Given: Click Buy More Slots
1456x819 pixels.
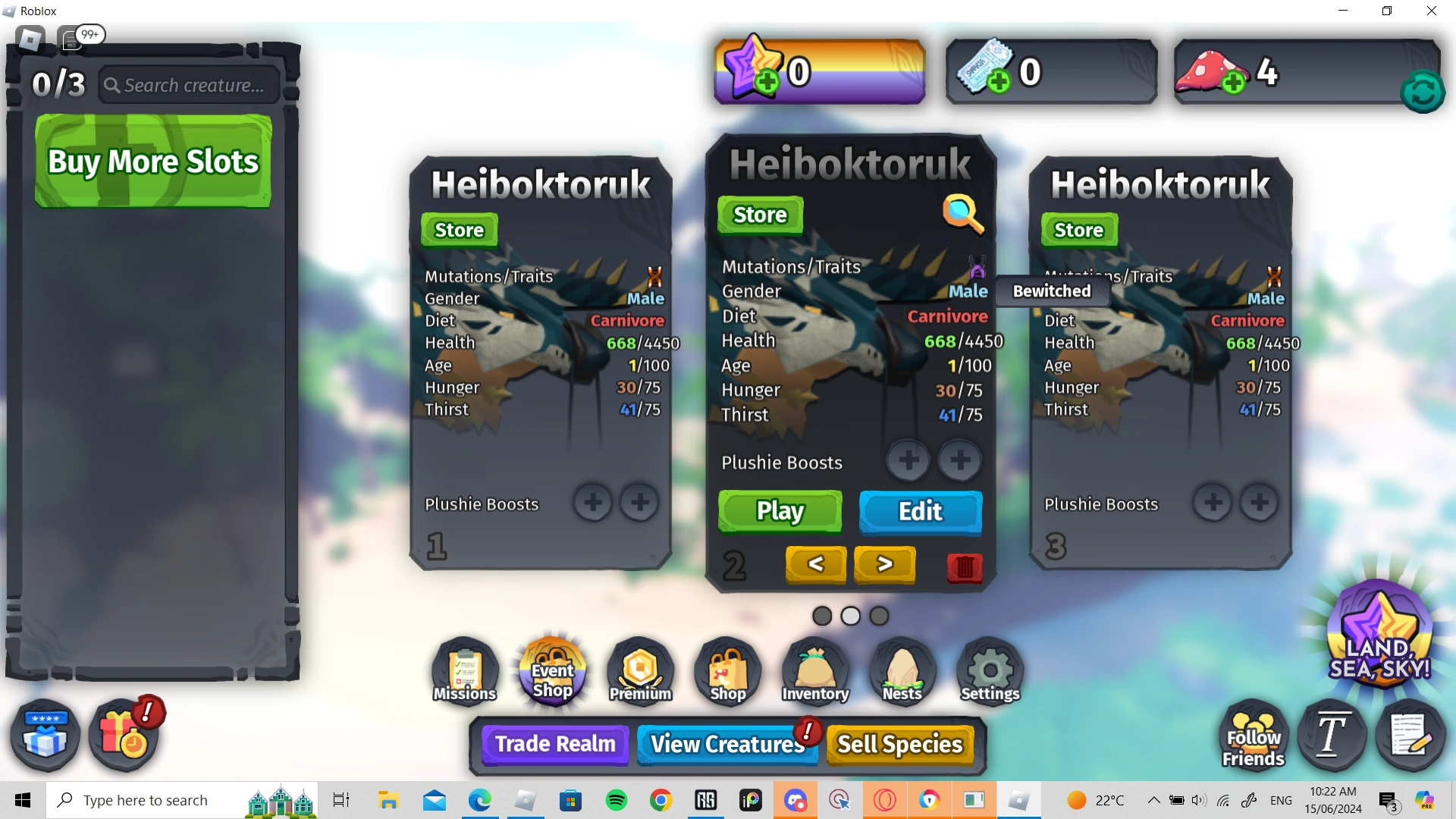Looking at the screenshot, I should (152, 162).
